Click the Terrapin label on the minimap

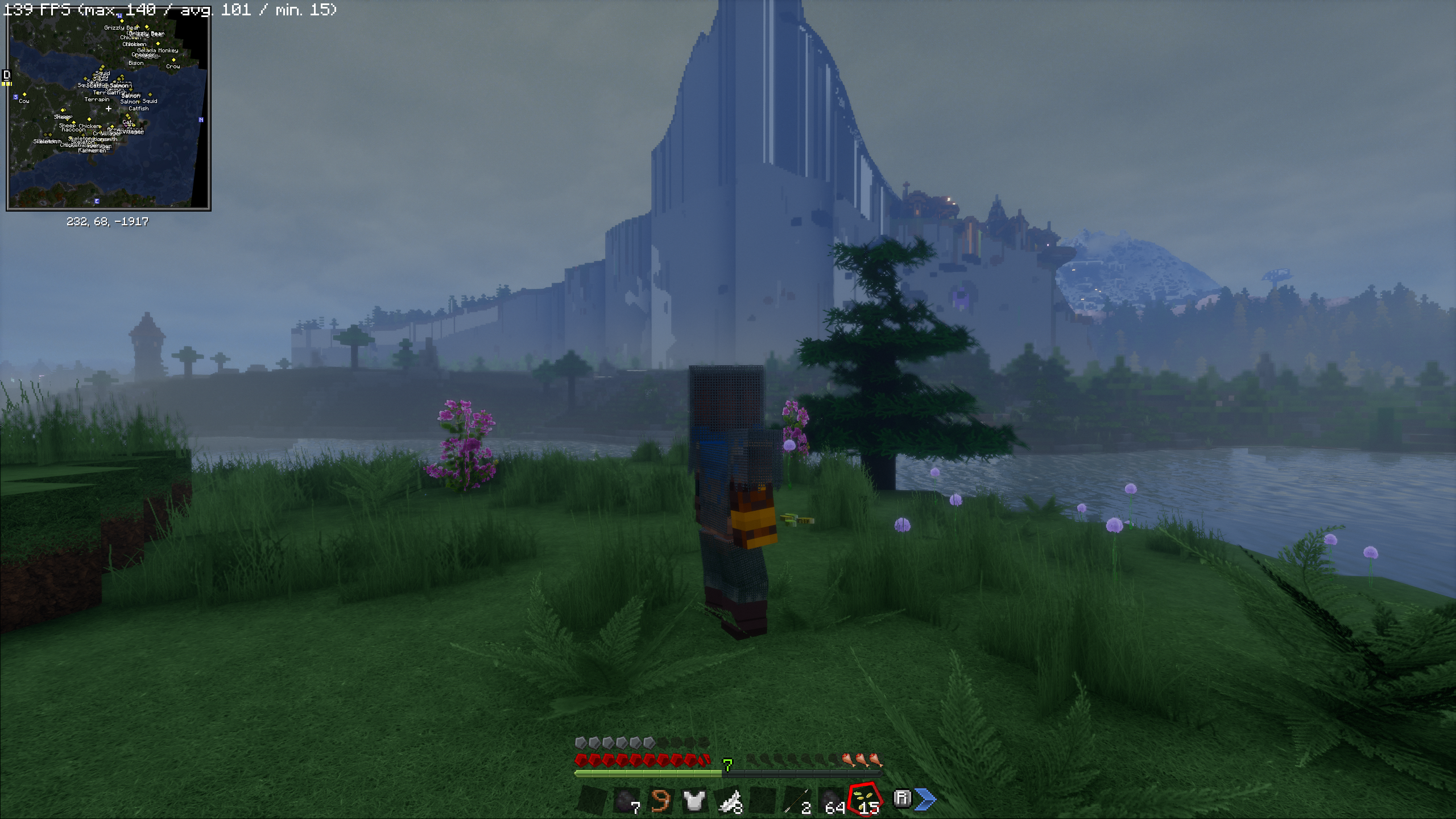(x=97, y=100)
